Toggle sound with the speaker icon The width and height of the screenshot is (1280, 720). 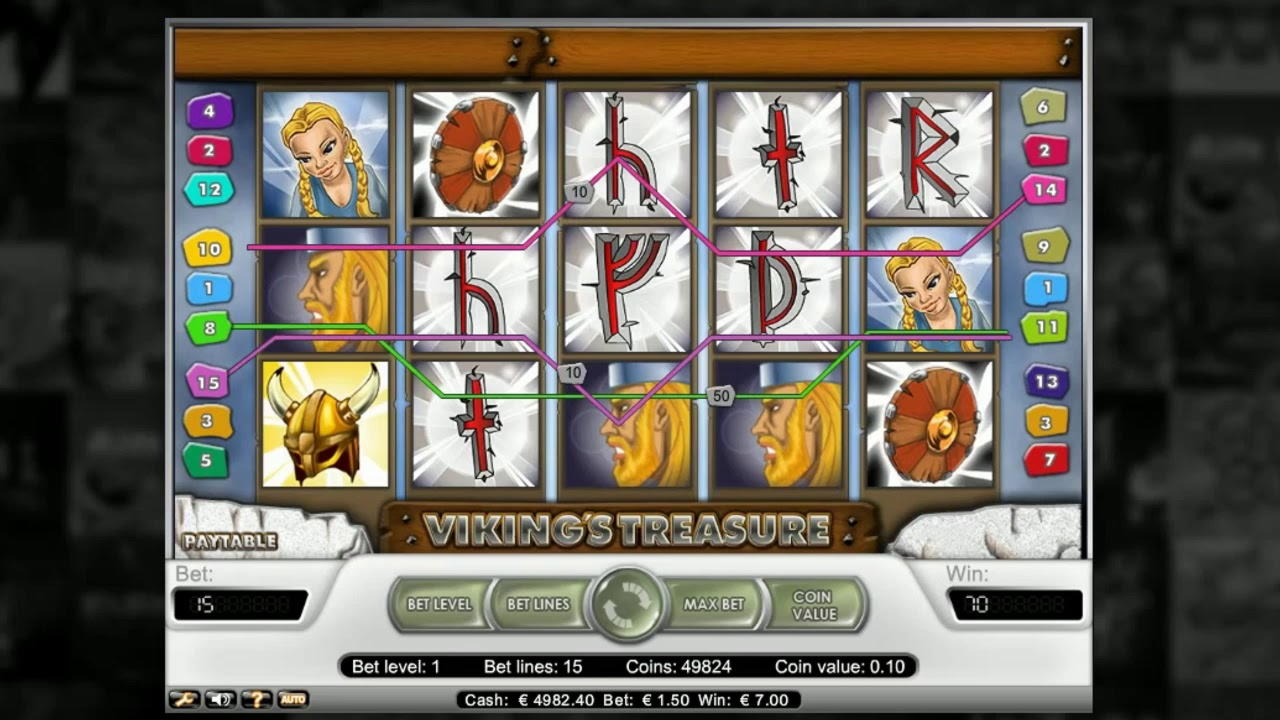[220, 699]
